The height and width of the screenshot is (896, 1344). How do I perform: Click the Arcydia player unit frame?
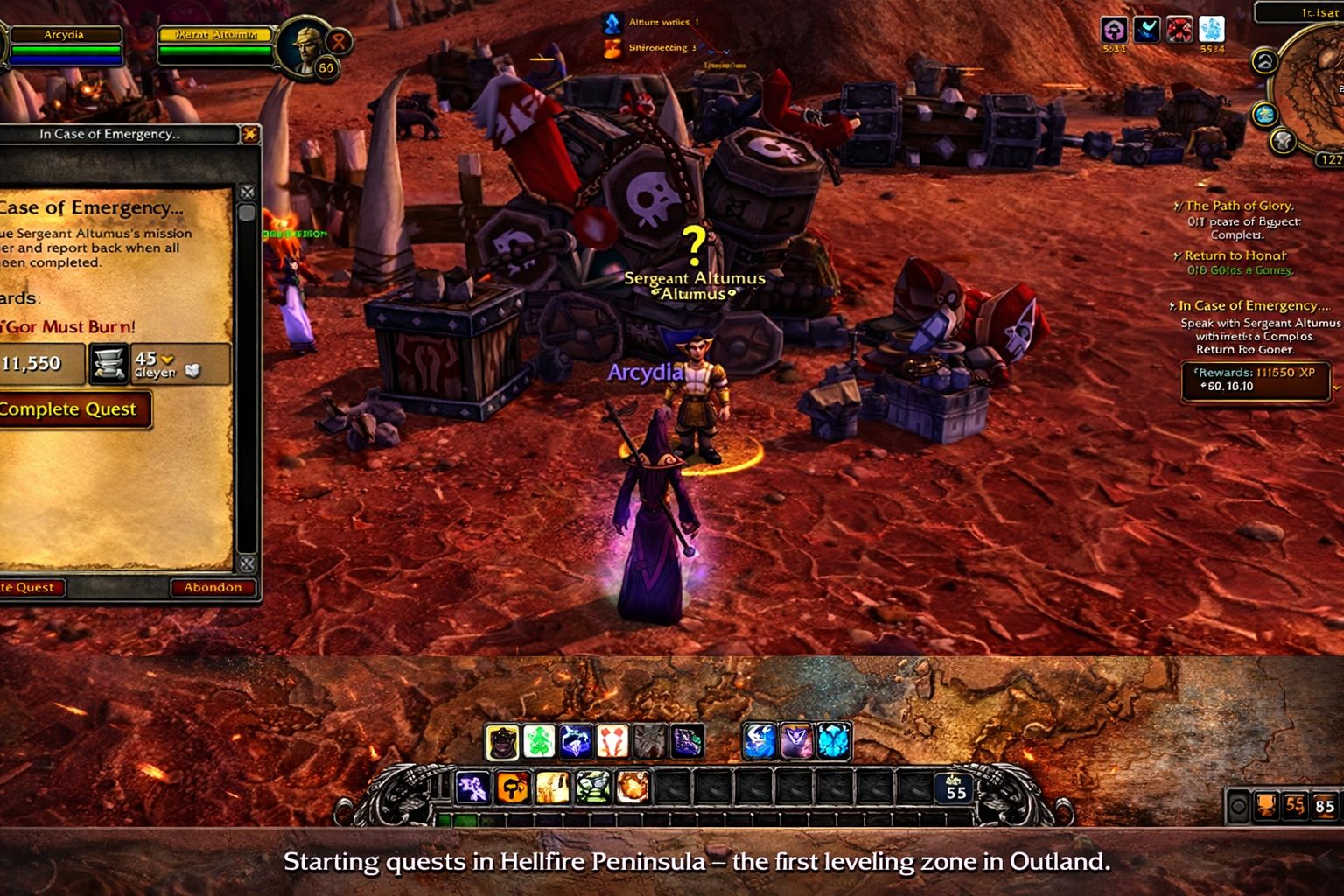pyautogui.click(x=64, y=45)
